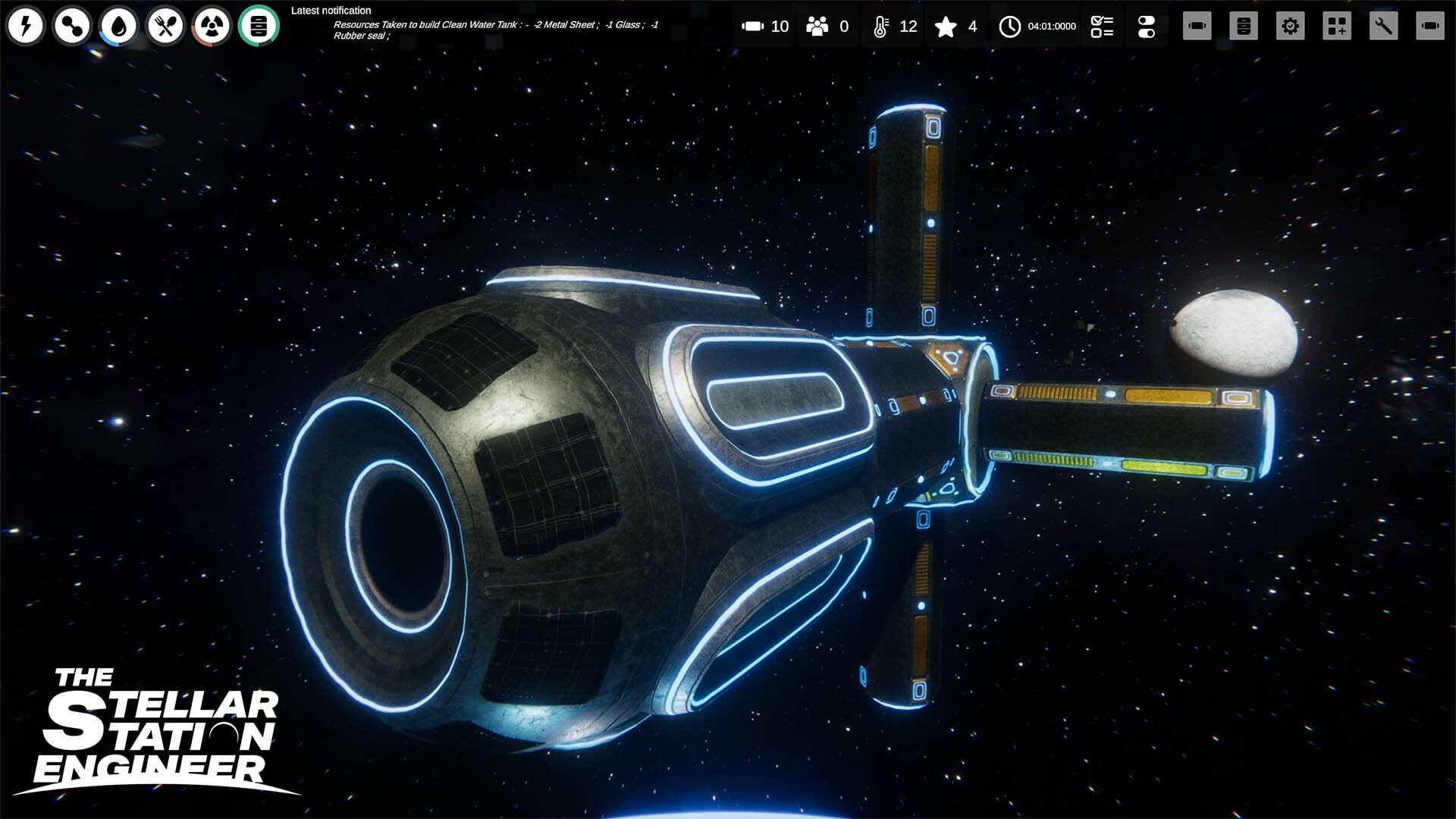Viewport: 1456px width, 819px height.
Task: Open the station settings gear
Action: click(1291, 26)
